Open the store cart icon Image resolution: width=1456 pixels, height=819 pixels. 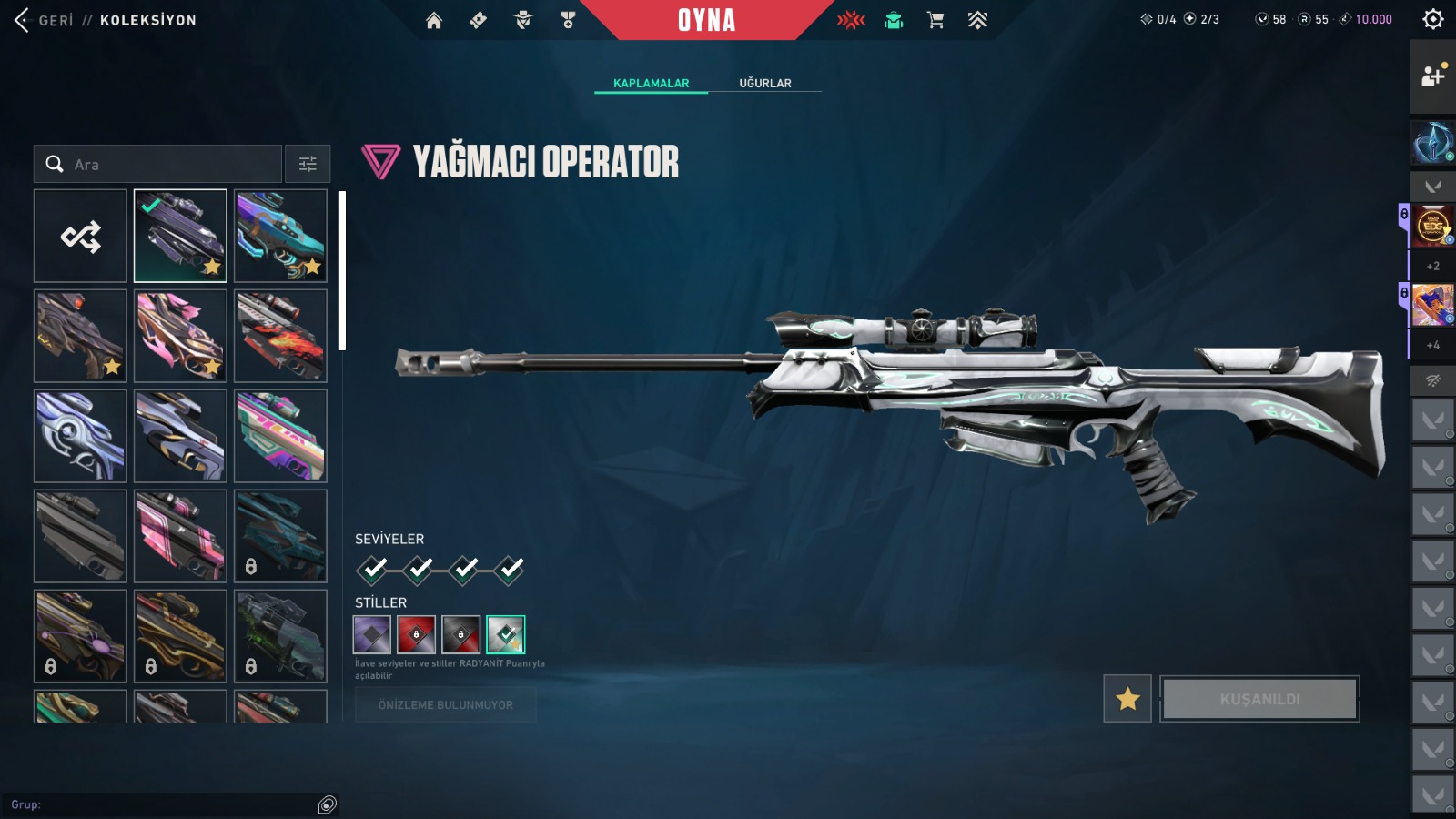935,20
